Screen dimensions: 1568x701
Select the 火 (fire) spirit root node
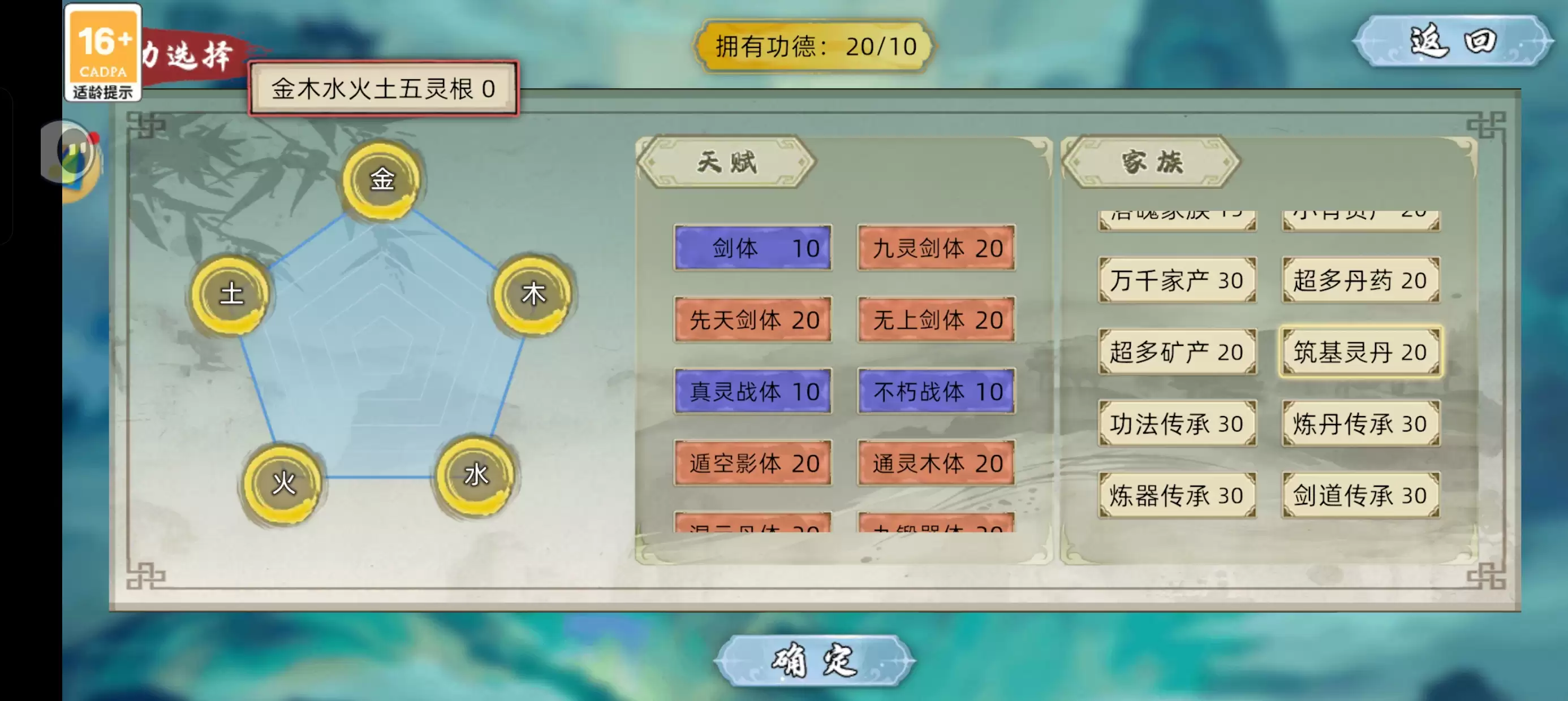pyautogui.click(x=283, y=483)
